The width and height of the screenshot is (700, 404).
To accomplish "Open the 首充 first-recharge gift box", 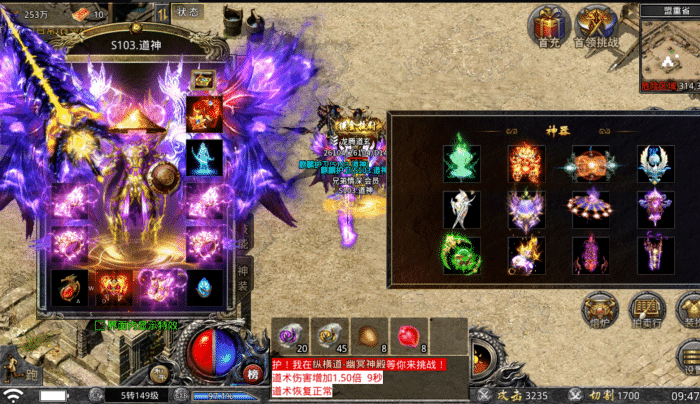I will [x=549, y=25].
